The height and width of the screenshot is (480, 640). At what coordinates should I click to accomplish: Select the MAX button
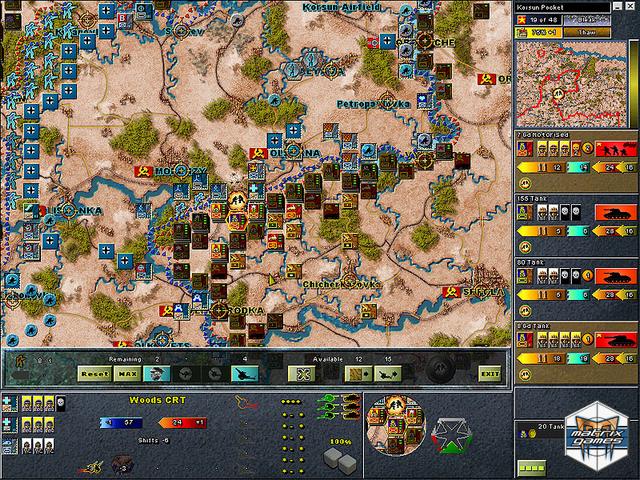pos(126,373)
